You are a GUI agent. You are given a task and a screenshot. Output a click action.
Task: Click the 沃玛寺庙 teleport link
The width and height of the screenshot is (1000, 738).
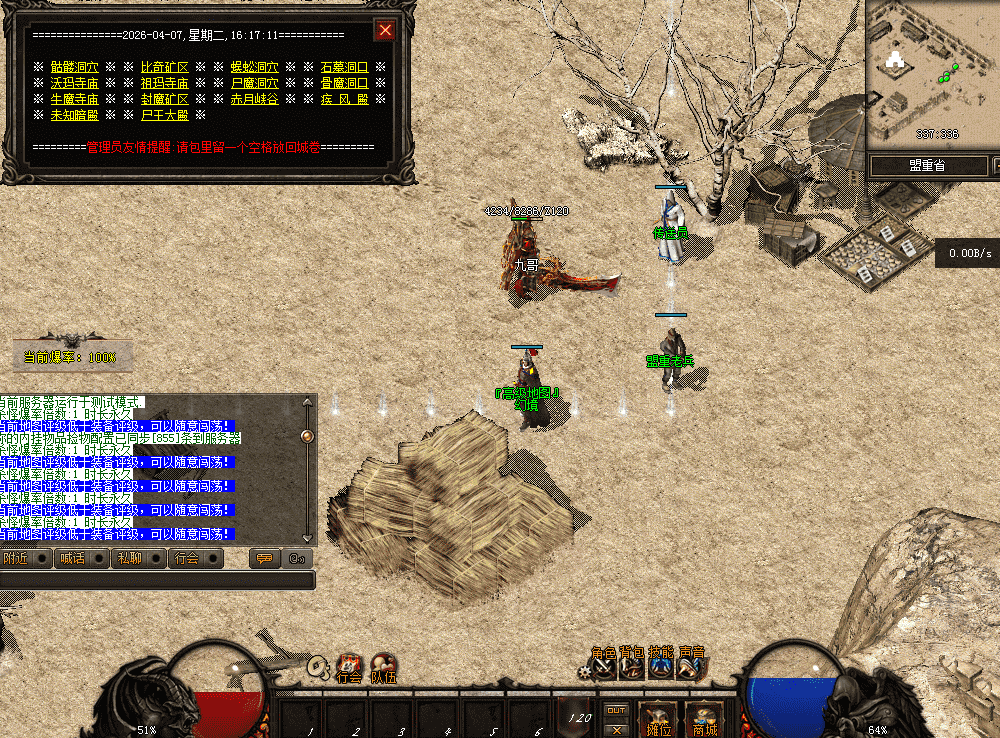point(74,83)
